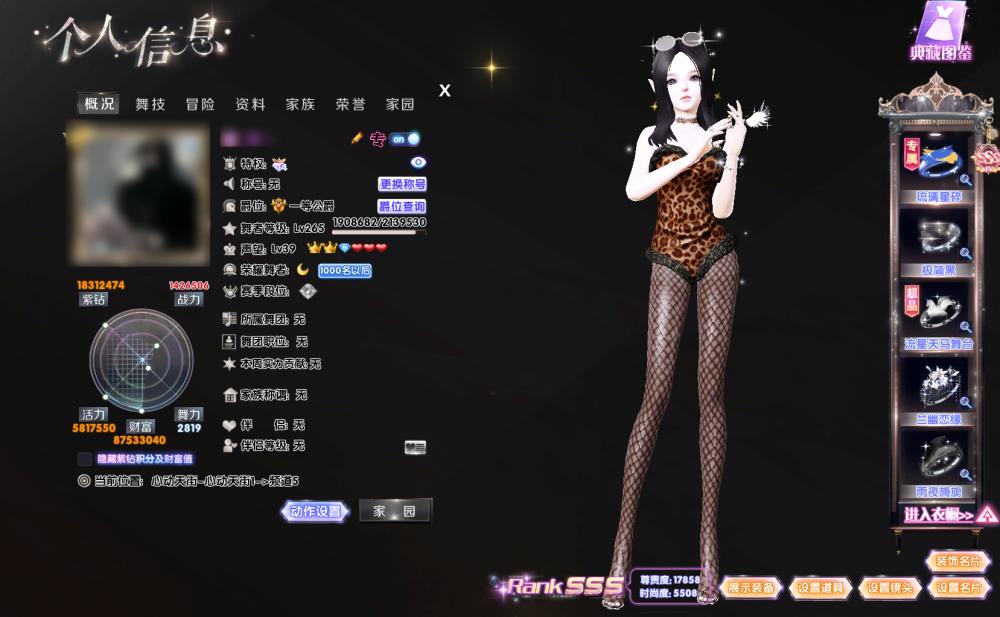Show the 家族 tab

pos(300,104)
